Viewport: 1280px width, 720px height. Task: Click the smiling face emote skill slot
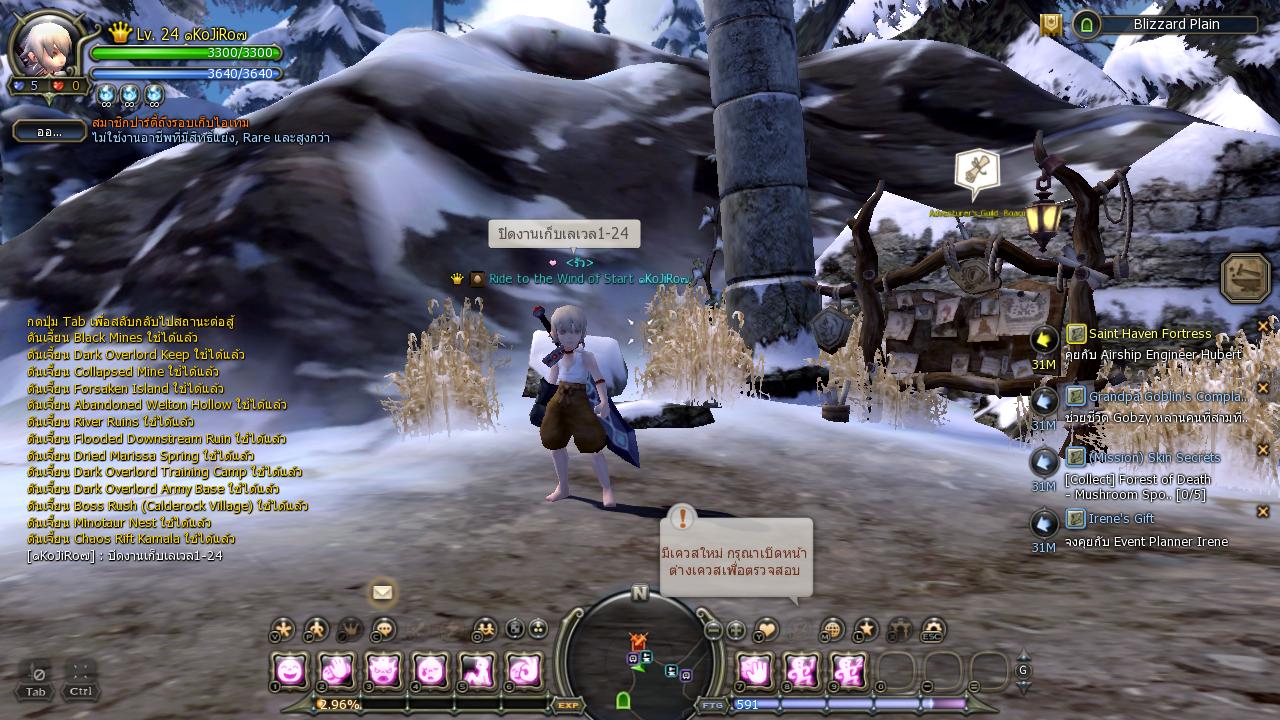coord(290,670)
